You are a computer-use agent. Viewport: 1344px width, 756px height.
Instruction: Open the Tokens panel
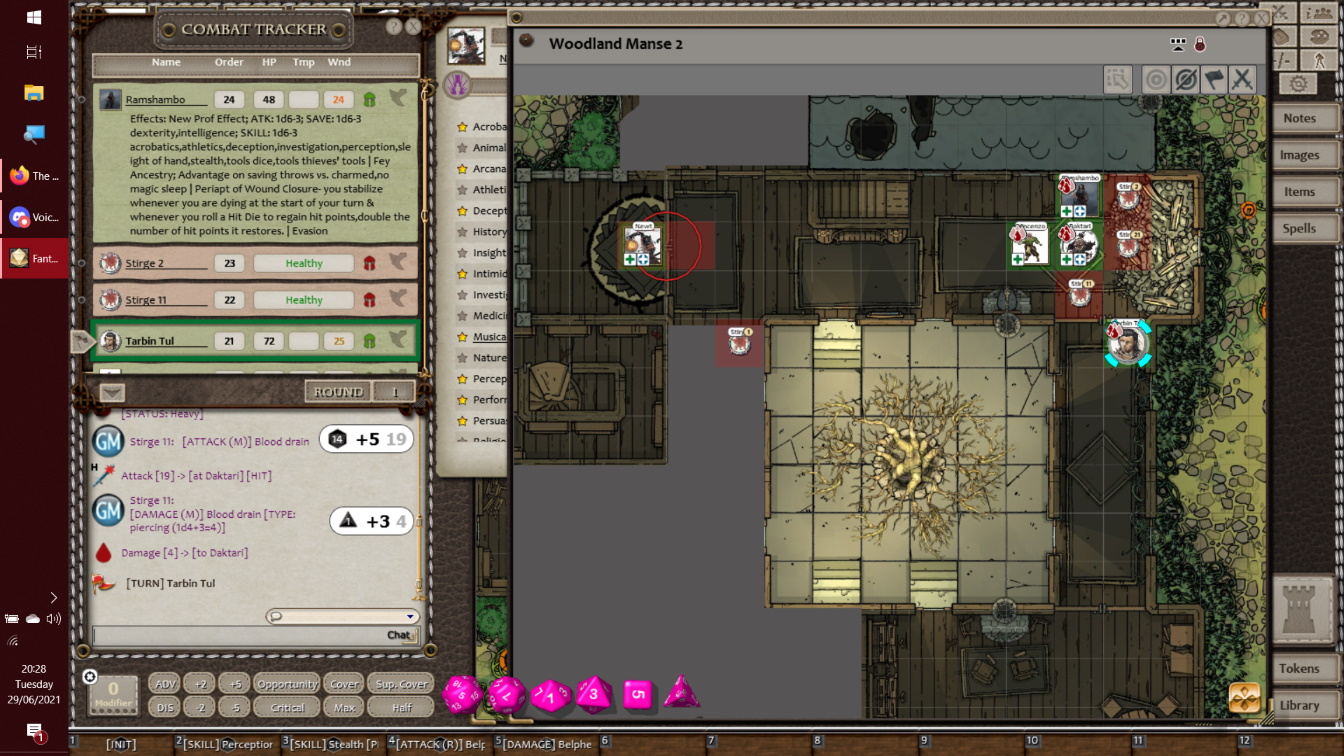coord(1299,668)
